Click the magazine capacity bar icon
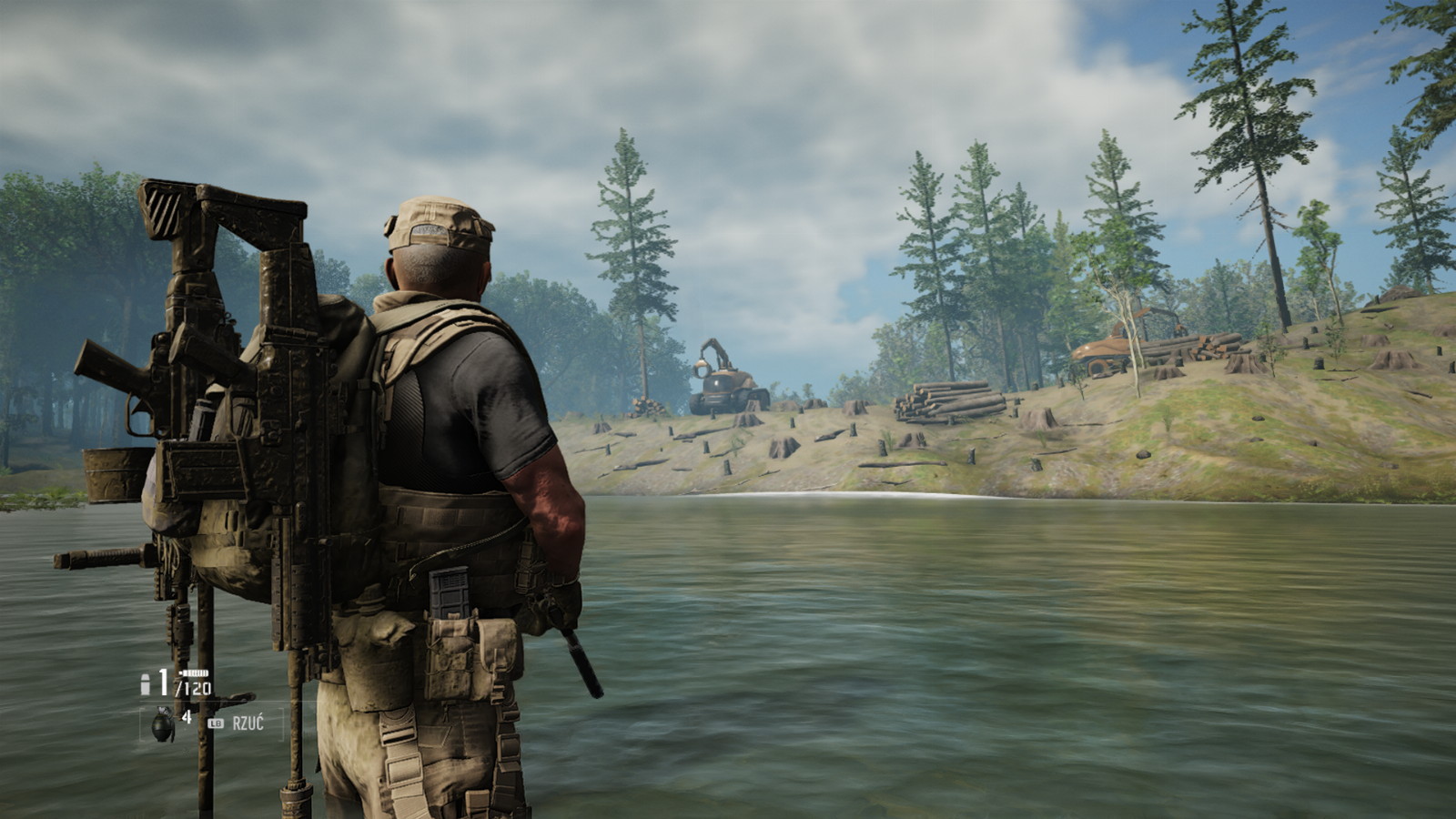 click(194, 672)
